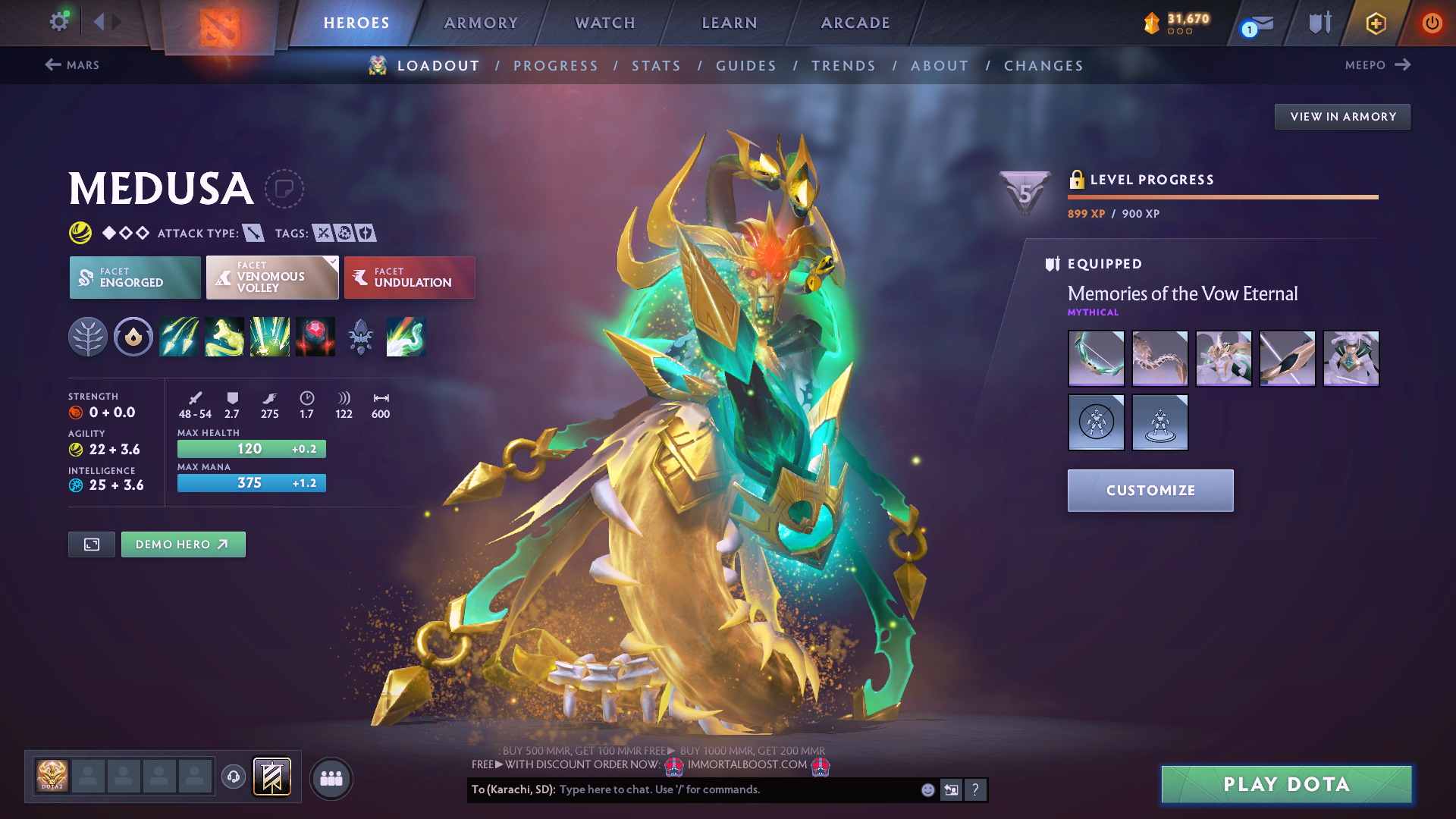Open the Trends sub-tab
The image size is (1456, 819).
click(843, 66)
